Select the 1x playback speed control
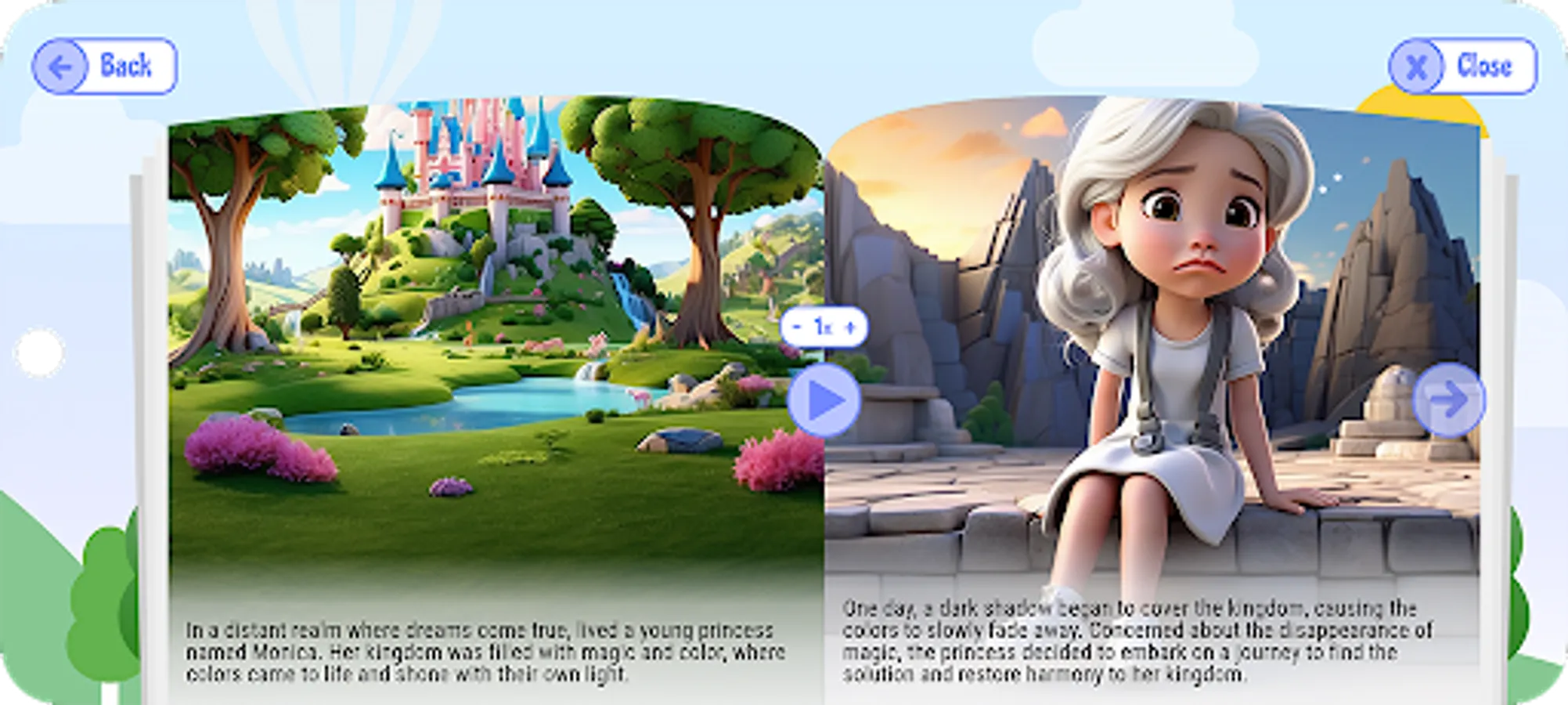 click(823, 328)
